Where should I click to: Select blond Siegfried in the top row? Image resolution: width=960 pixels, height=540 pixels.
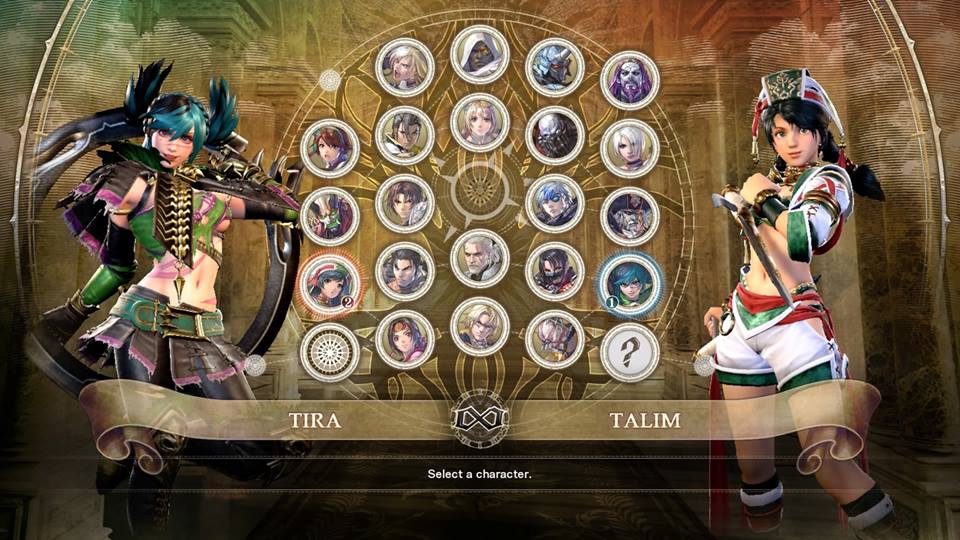[405, 66]
